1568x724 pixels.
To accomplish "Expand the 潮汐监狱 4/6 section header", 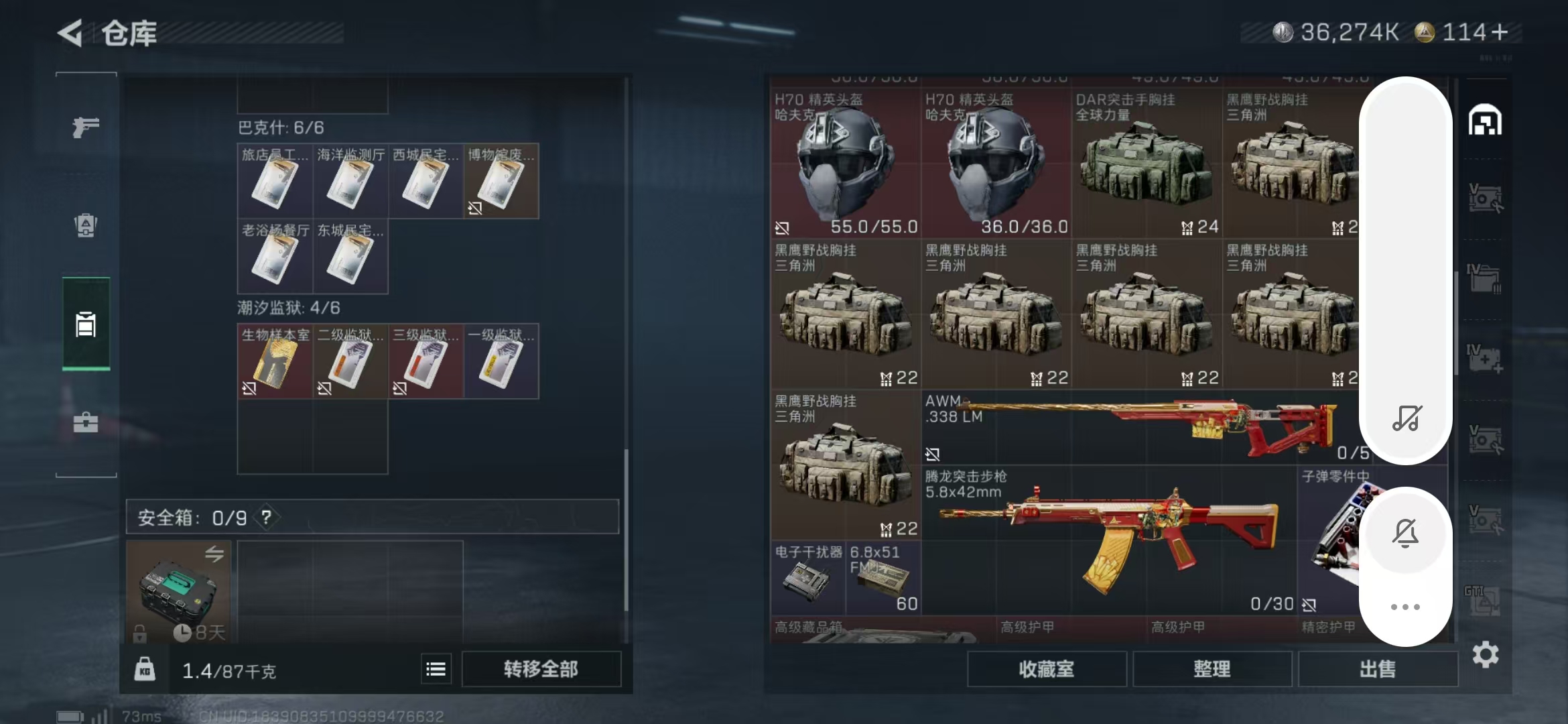I will [x=289, y=307].
